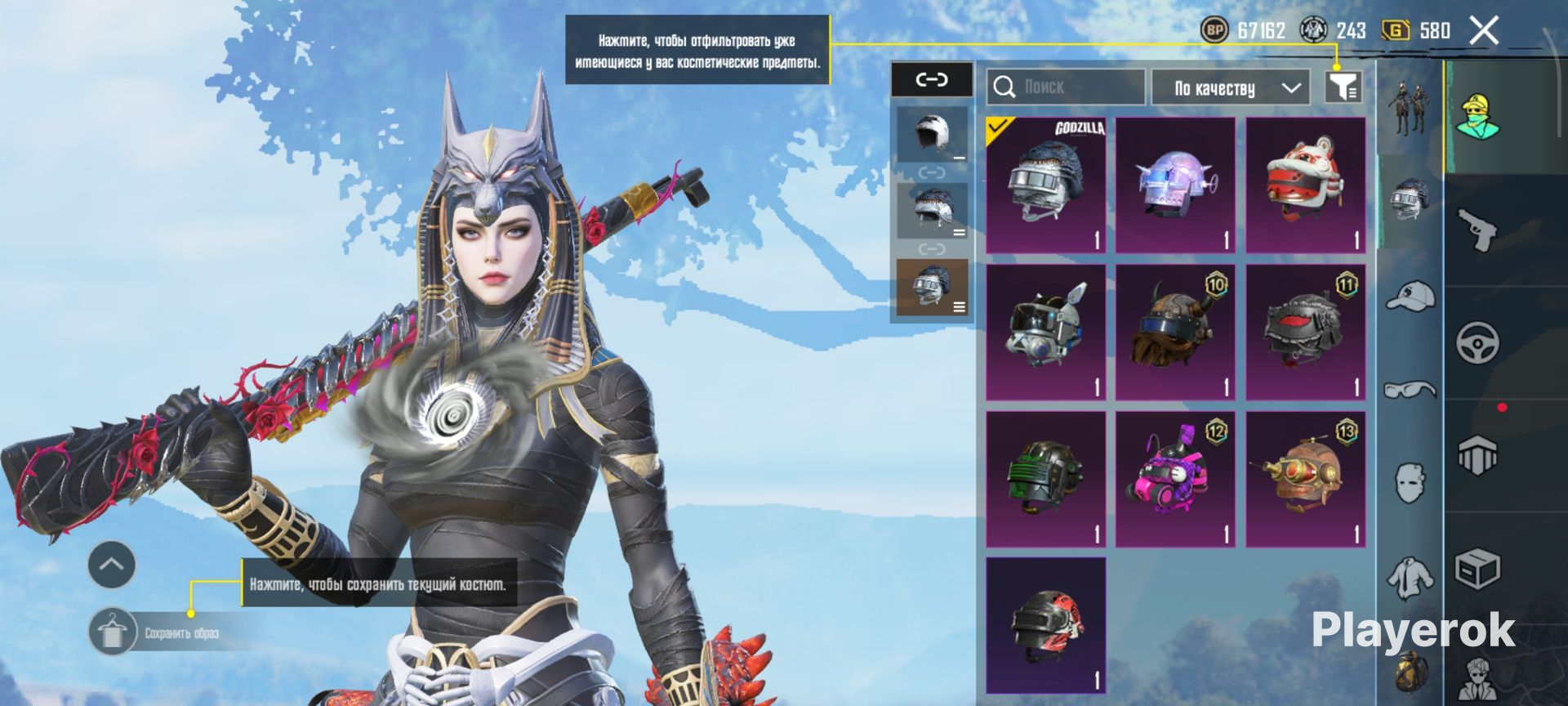The width and height of the screenshot is (1568, 706).
Task: Select the horned viking helmet with badge 10
Action: [1175, 332]
